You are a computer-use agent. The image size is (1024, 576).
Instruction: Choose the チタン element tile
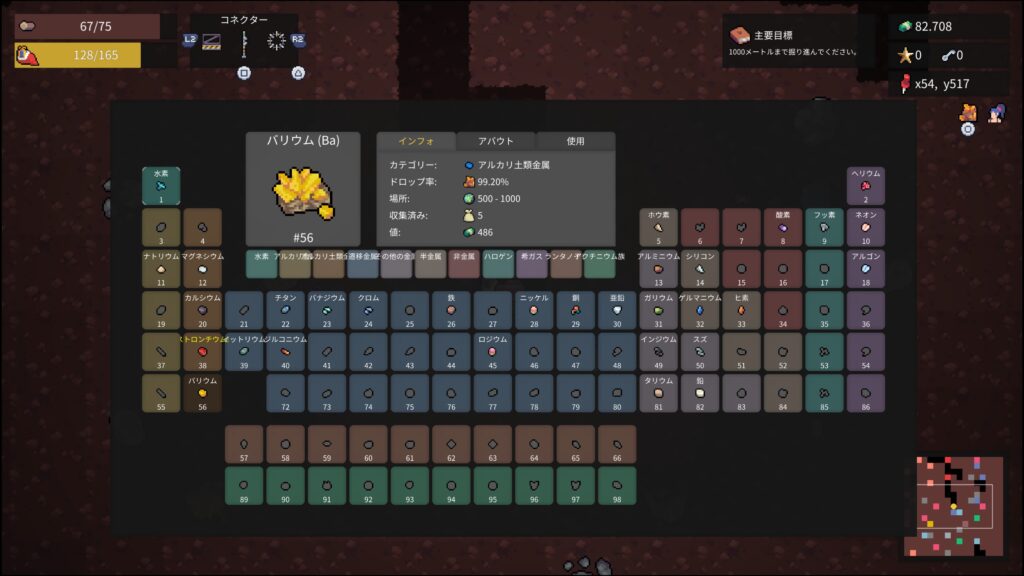(285, 311)
